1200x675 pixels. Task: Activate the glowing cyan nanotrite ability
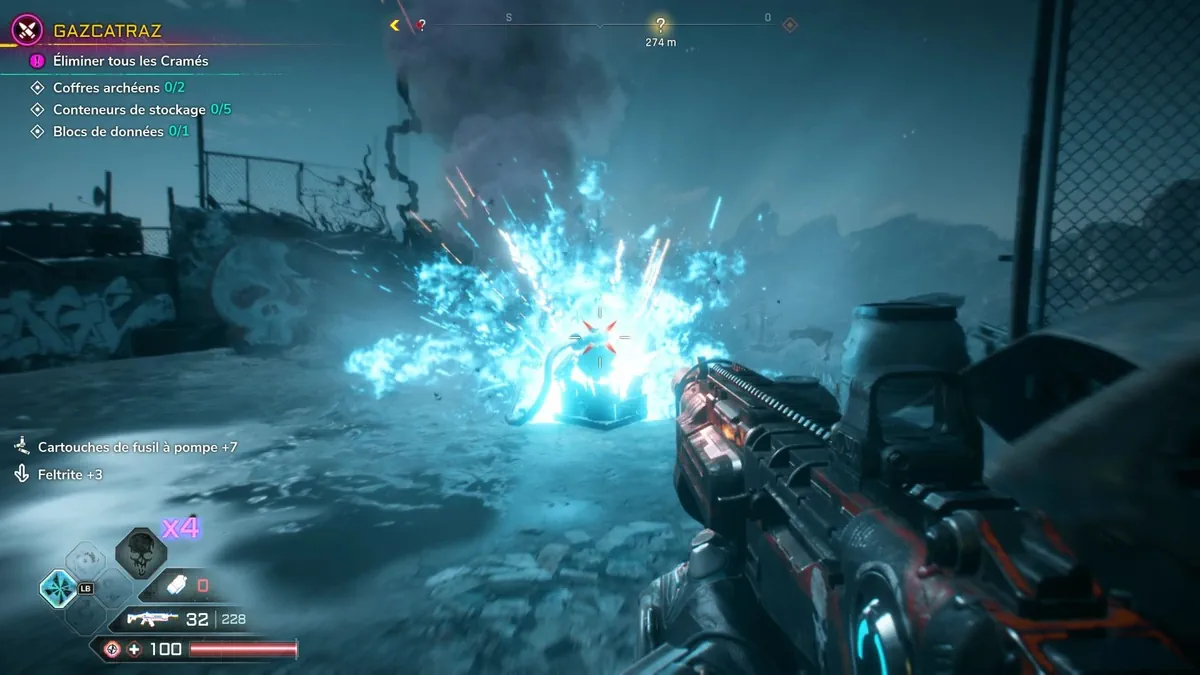click(57, 588)
